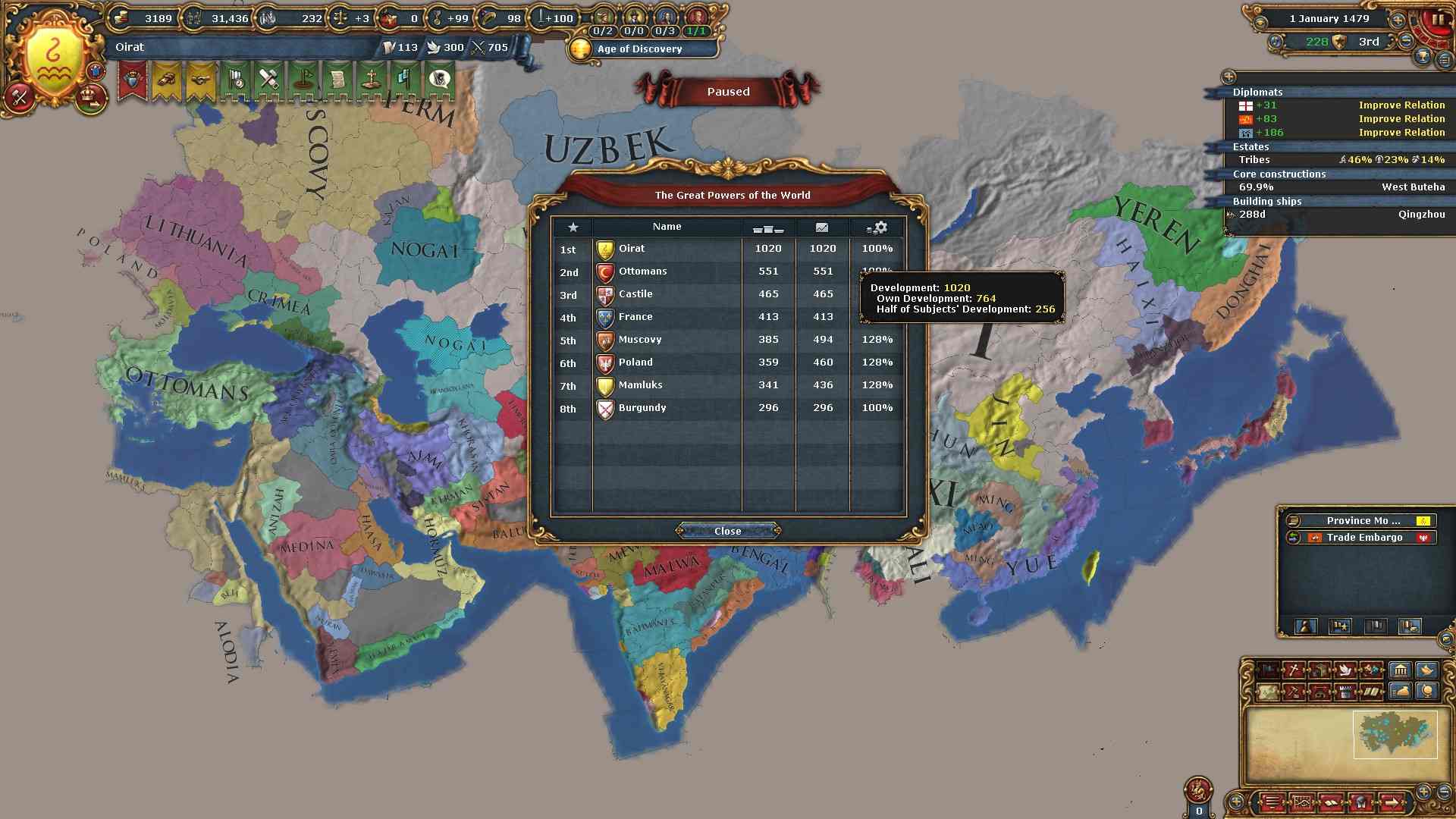Select Ottomans row in Great Powers list
Image resolution: width=1456 pixels, height=819 pixels.
642,271
